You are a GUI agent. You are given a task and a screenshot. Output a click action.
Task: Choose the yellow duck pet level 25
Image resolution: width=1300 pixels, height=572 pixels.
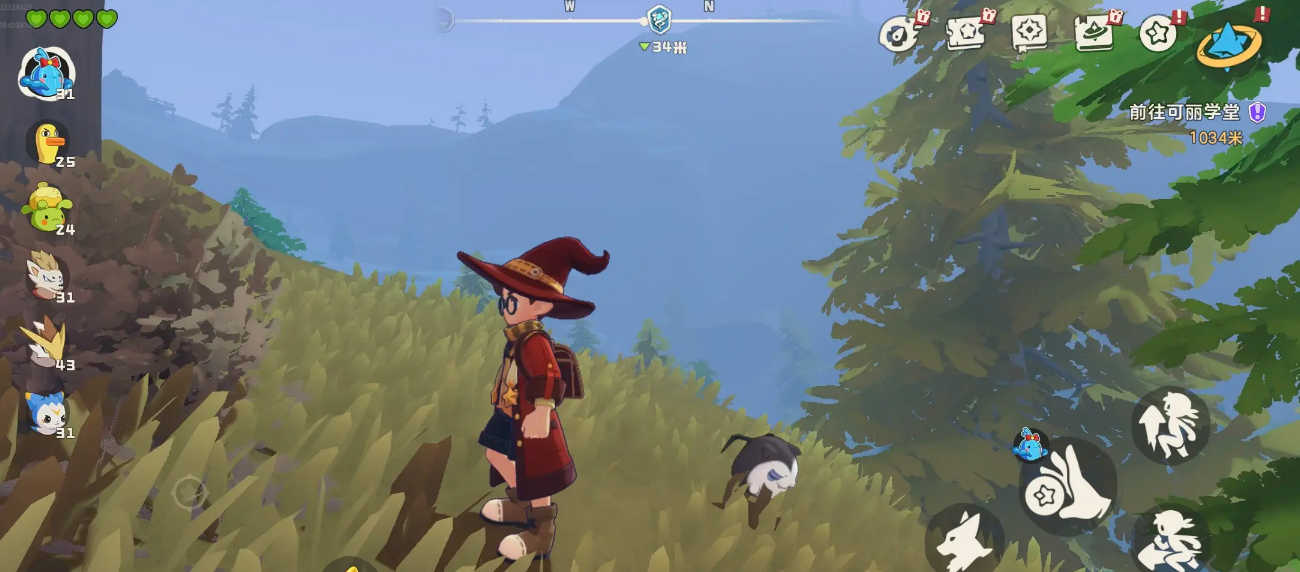(46, 142)
